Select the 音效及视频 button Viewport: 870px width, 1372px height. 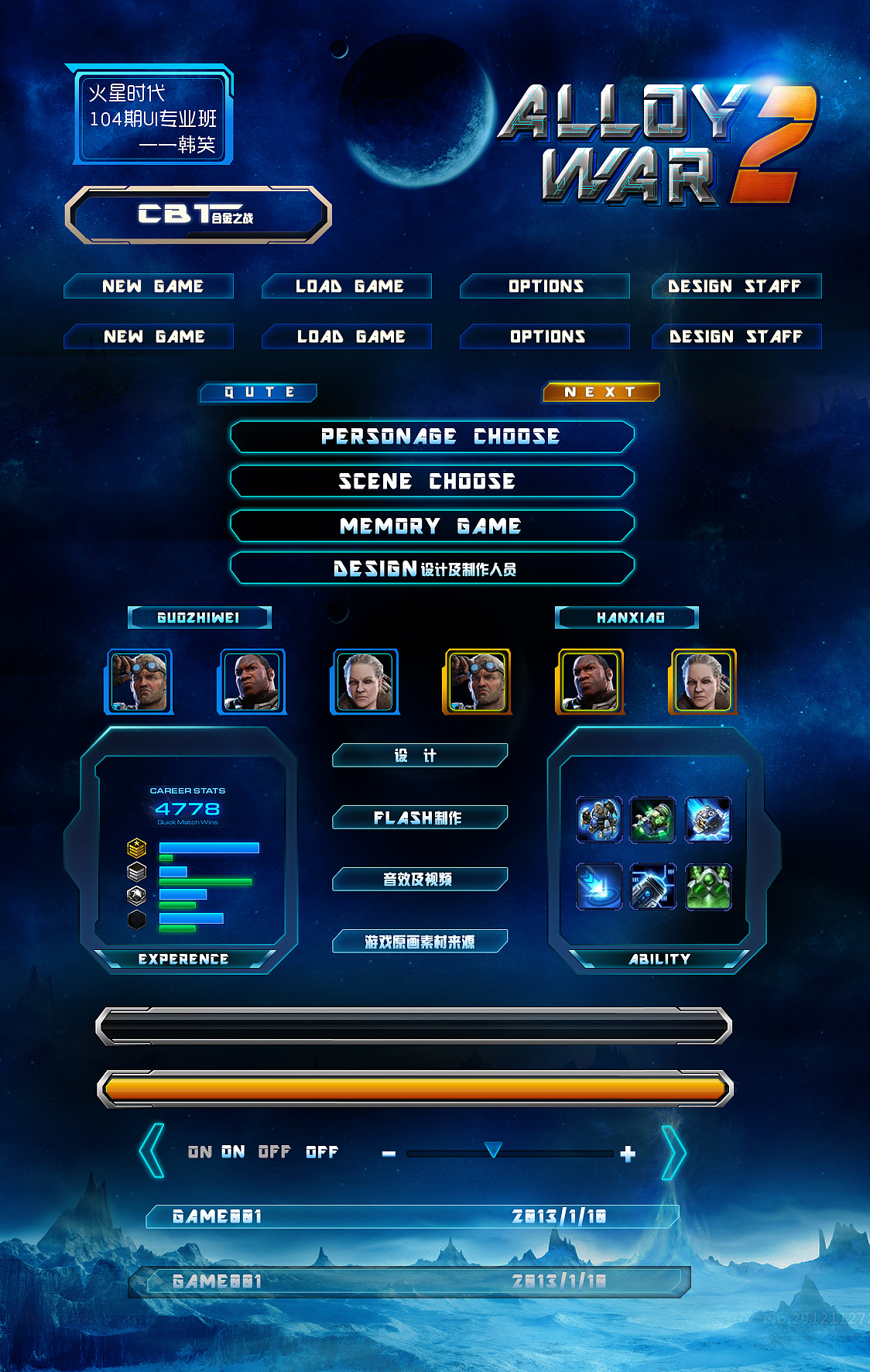[420, 880]
